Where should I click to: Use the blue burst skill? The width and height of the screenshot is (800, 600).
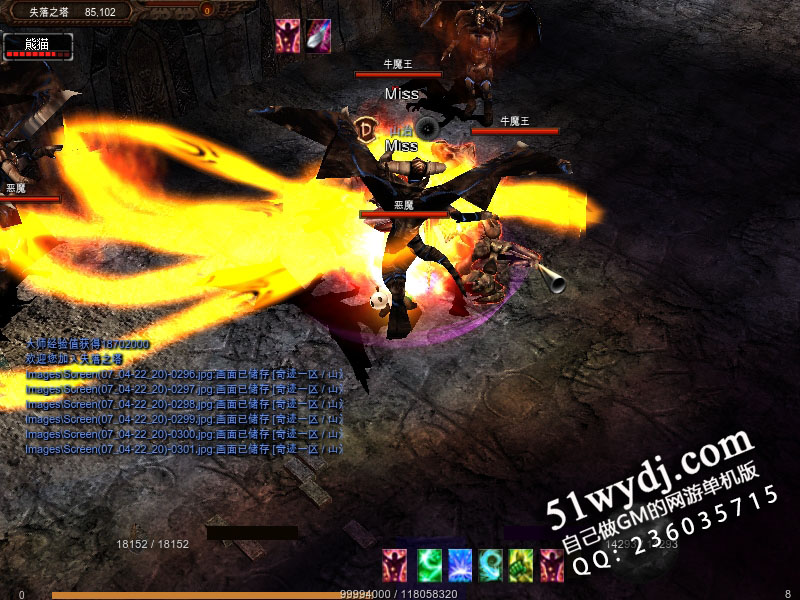pos(460,565)
